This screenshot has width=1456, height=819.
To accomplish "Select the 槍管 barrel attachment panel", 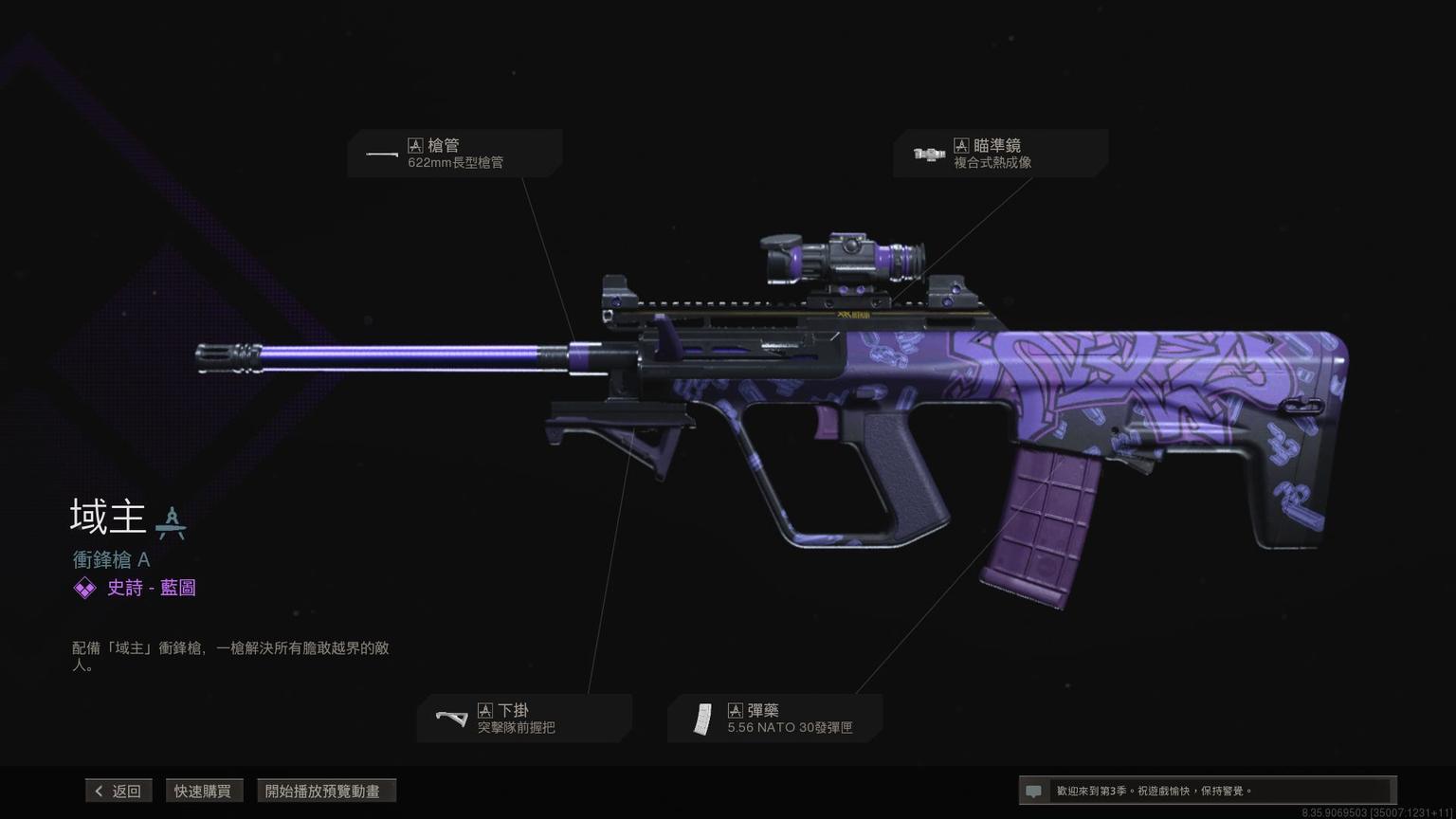I will point(455,154).
